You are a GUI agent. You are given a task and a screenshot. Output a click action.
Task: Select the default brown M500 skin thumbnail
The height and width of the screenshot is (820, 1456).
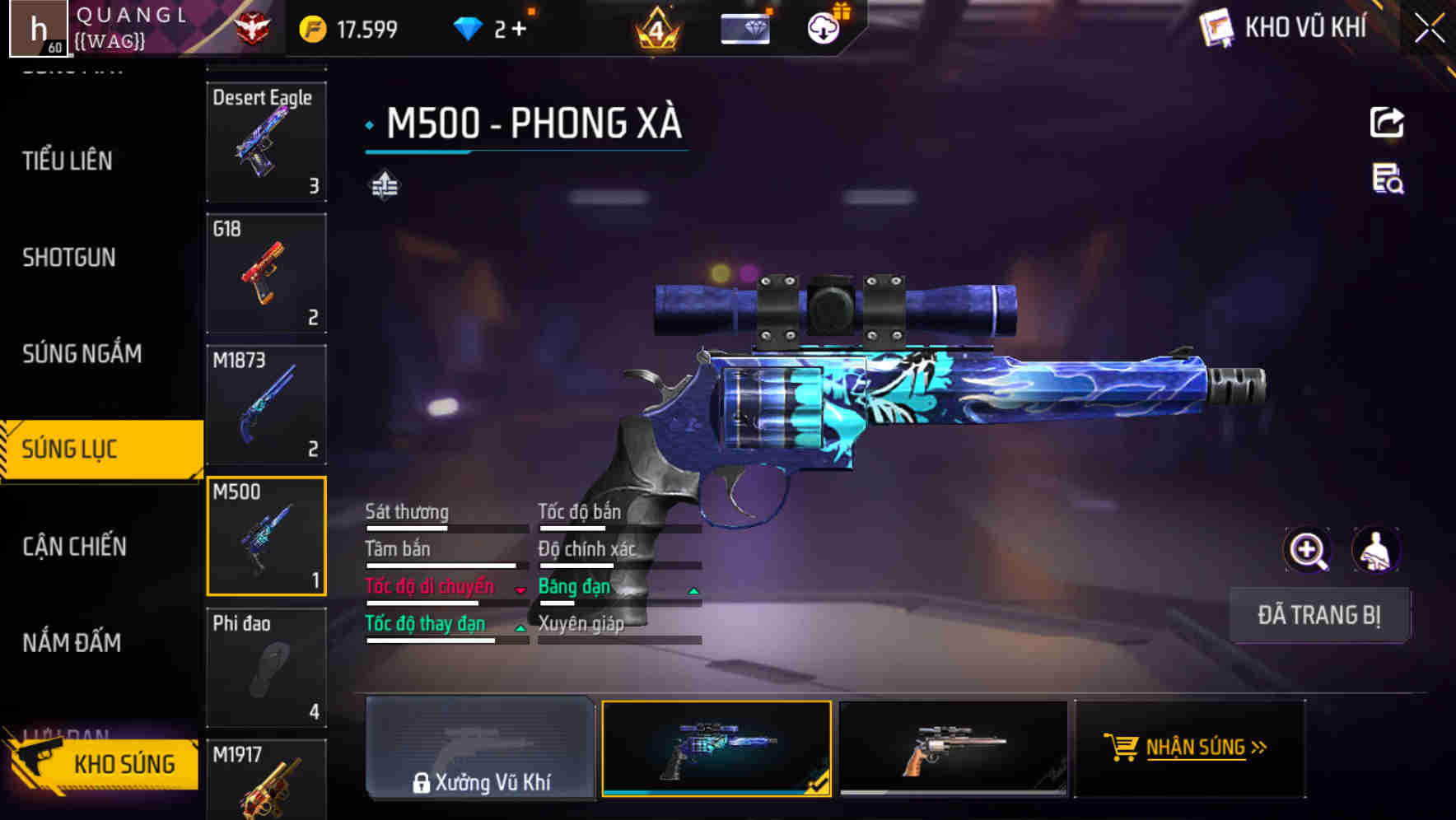[952, 748]
